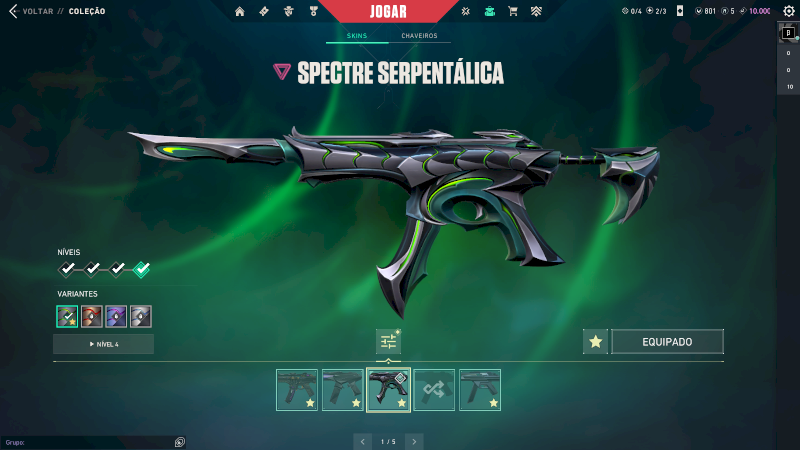Open the home icon in top navigation

pyautogui.click(x=239, y=11)
